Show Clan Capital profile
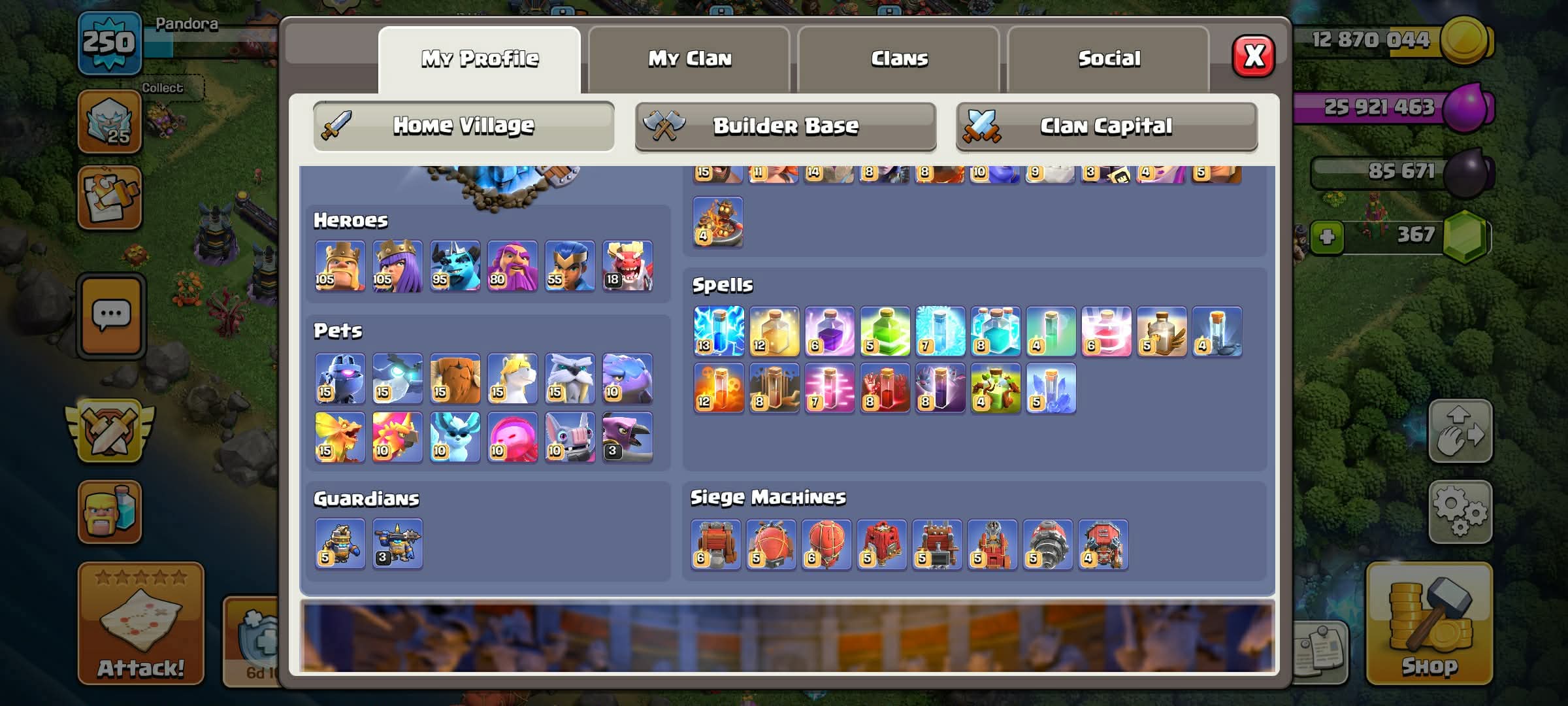Screen dimensions: 1568x706 point(1106,126)
